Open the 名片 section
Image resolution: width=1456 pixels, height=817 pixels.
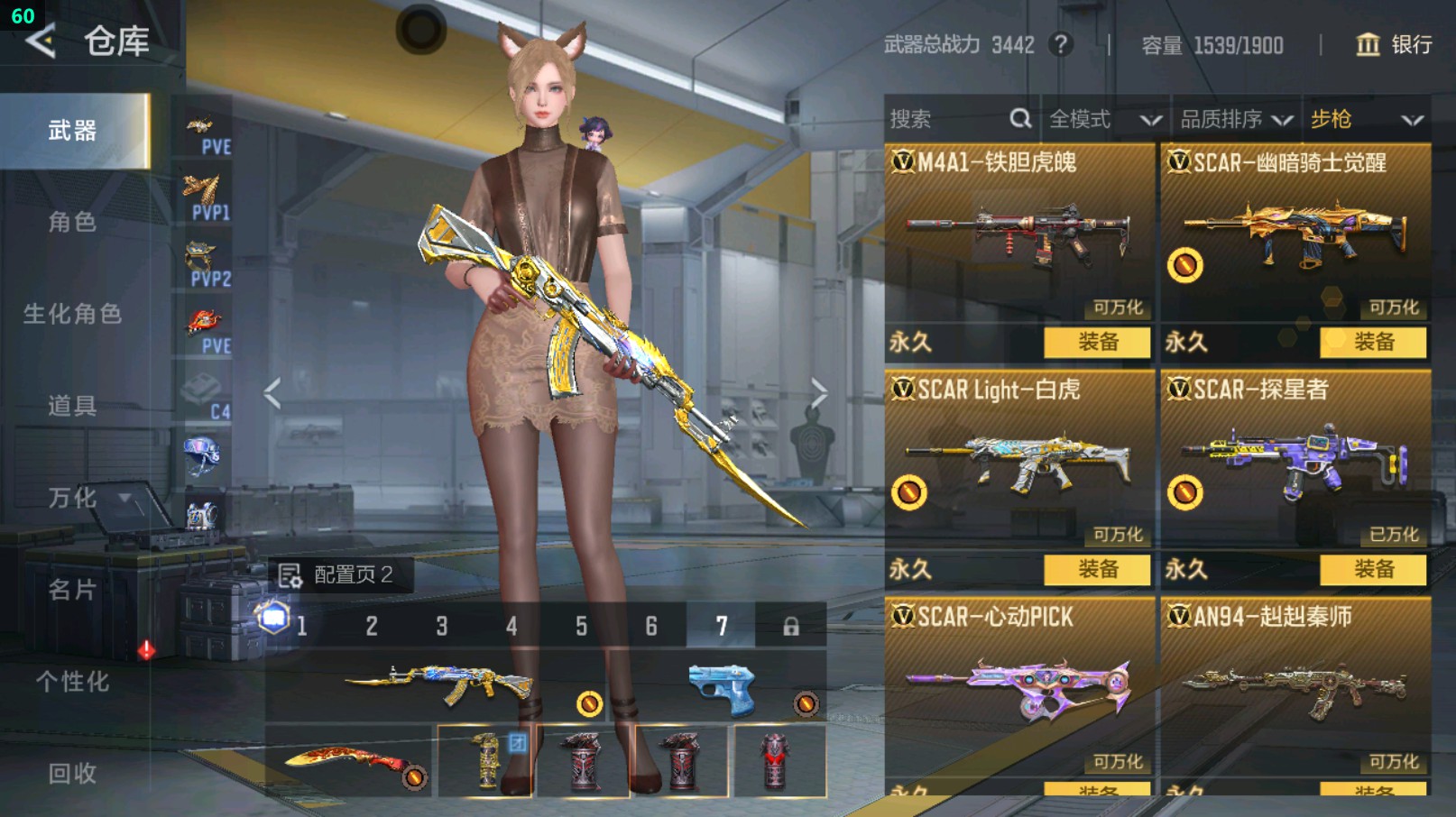[x=72, y=590]
